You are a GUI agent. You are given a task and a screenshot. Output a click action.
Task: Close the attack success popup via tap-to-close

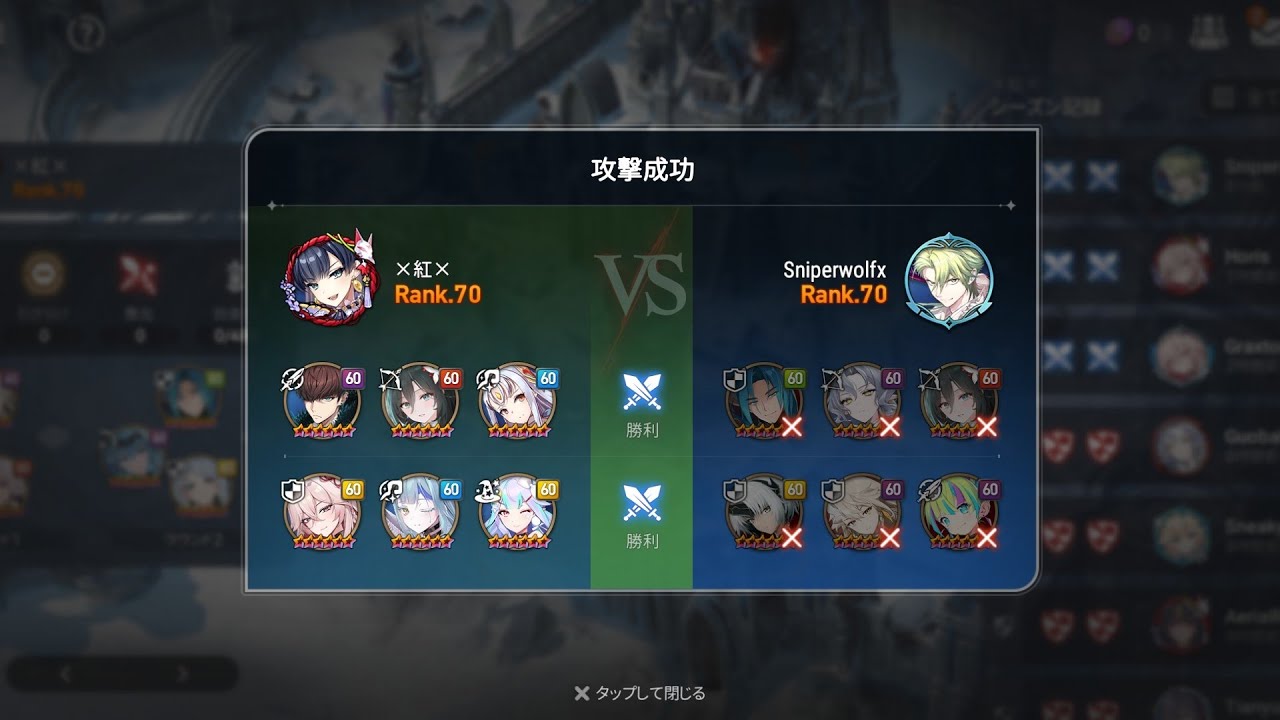click(x=640, y=693)
